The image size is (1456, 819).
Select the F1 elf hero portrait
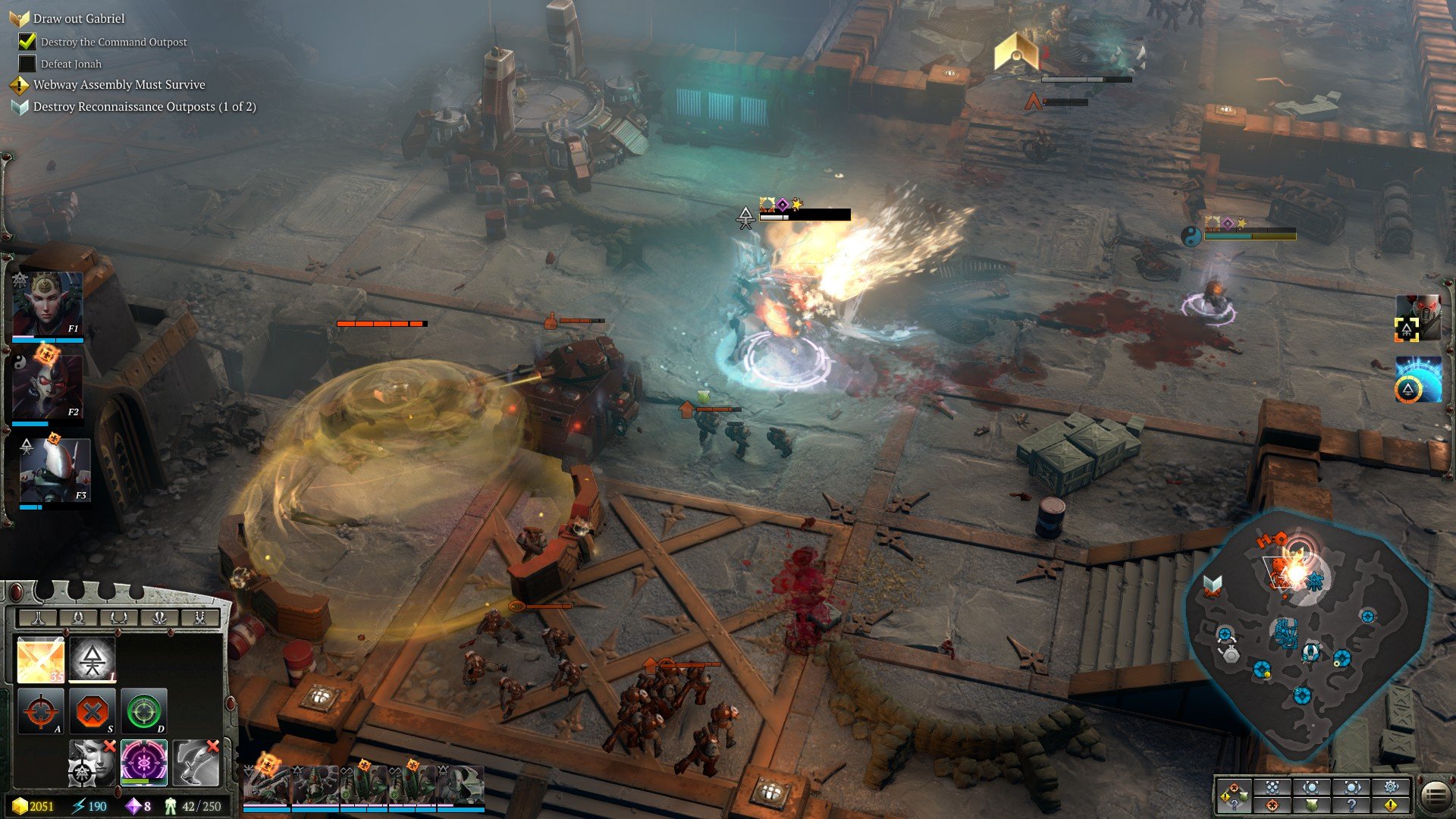pyautogui.click(x=48, y=303)
